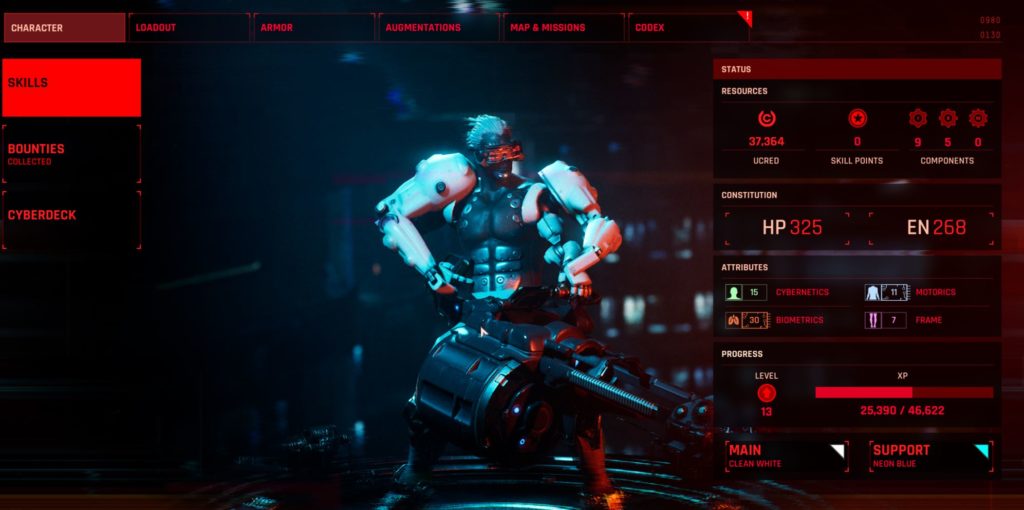Choose the Main color Clean White
The width and height of the screenshot is (1024, 510).
click(787, 456)
